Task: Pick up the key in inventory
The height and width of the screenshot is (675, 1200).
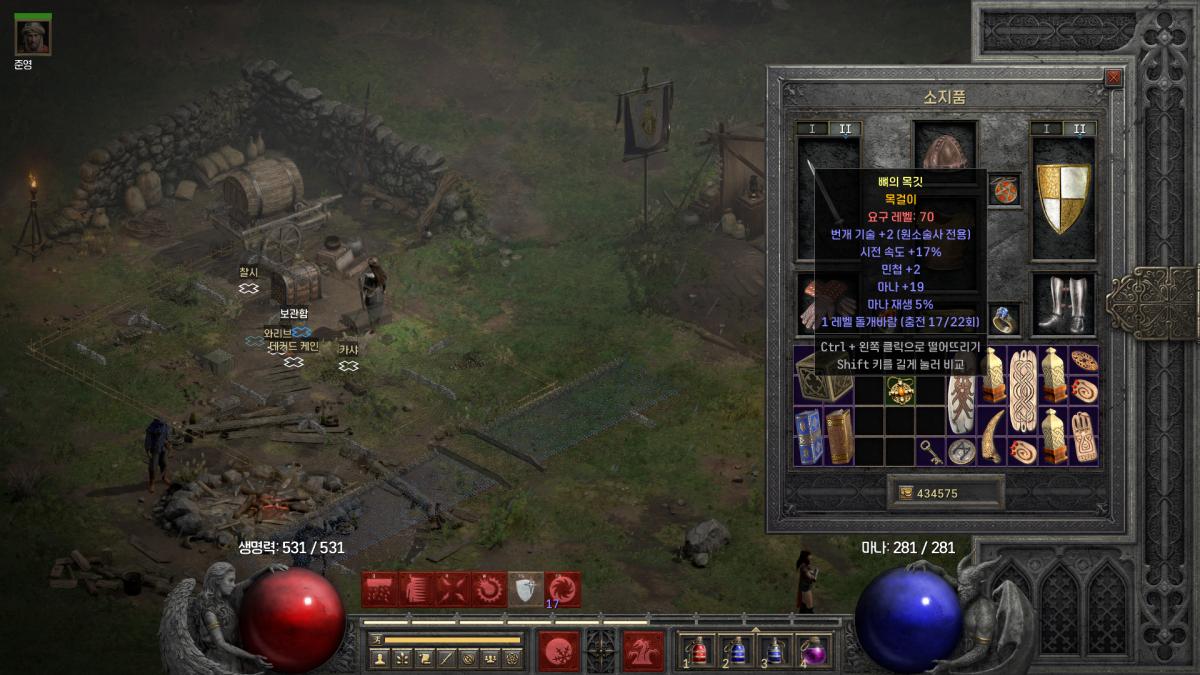Action: tap(932, 451)
